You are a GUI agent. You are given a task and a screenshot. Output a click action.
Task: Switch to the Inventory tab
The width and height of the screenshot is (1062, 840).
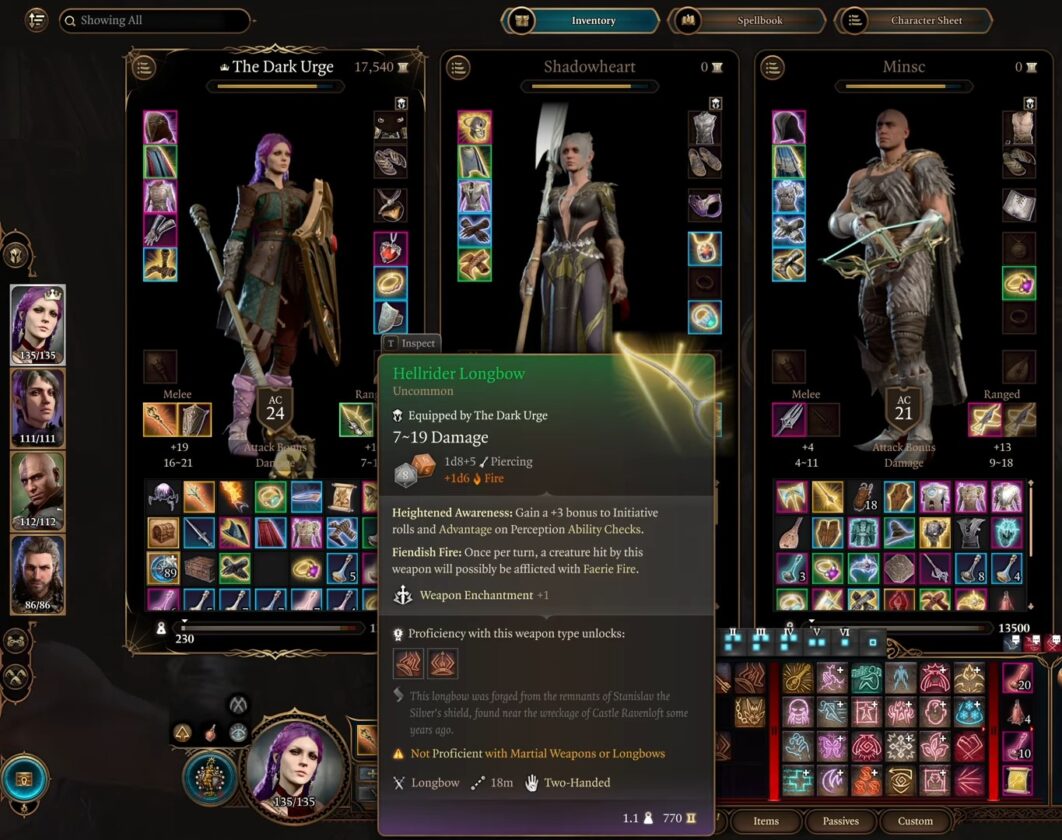(x=582, y=20)
